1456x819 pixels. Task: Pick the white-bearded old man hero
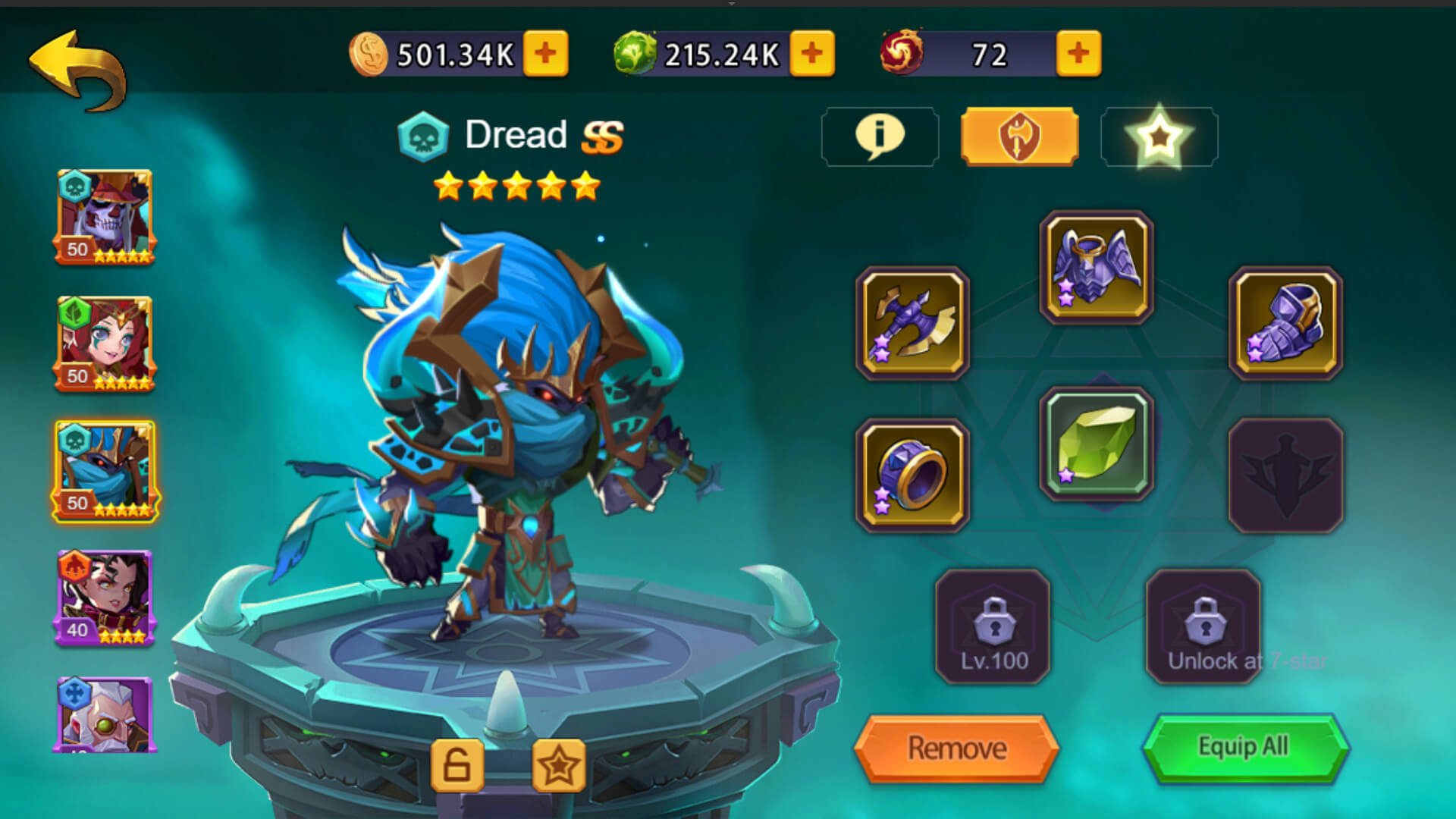click(x=105, y=714)
